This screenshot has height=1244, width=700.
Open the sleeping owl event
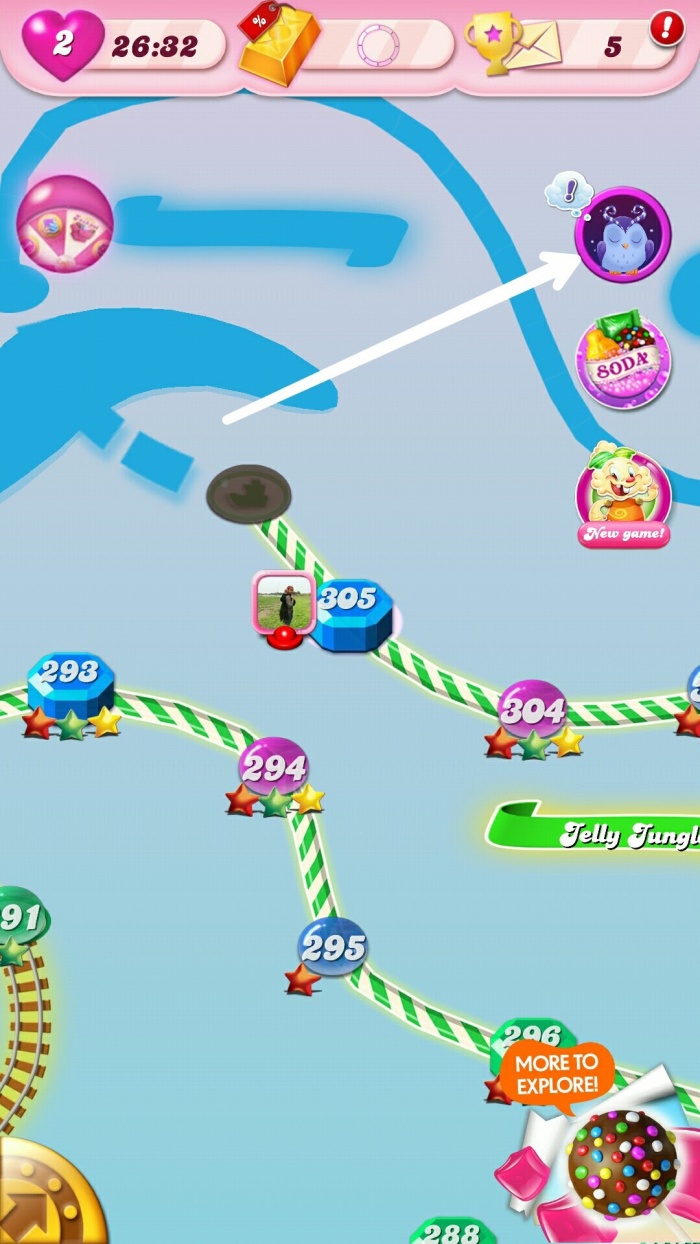click(622, 235)
